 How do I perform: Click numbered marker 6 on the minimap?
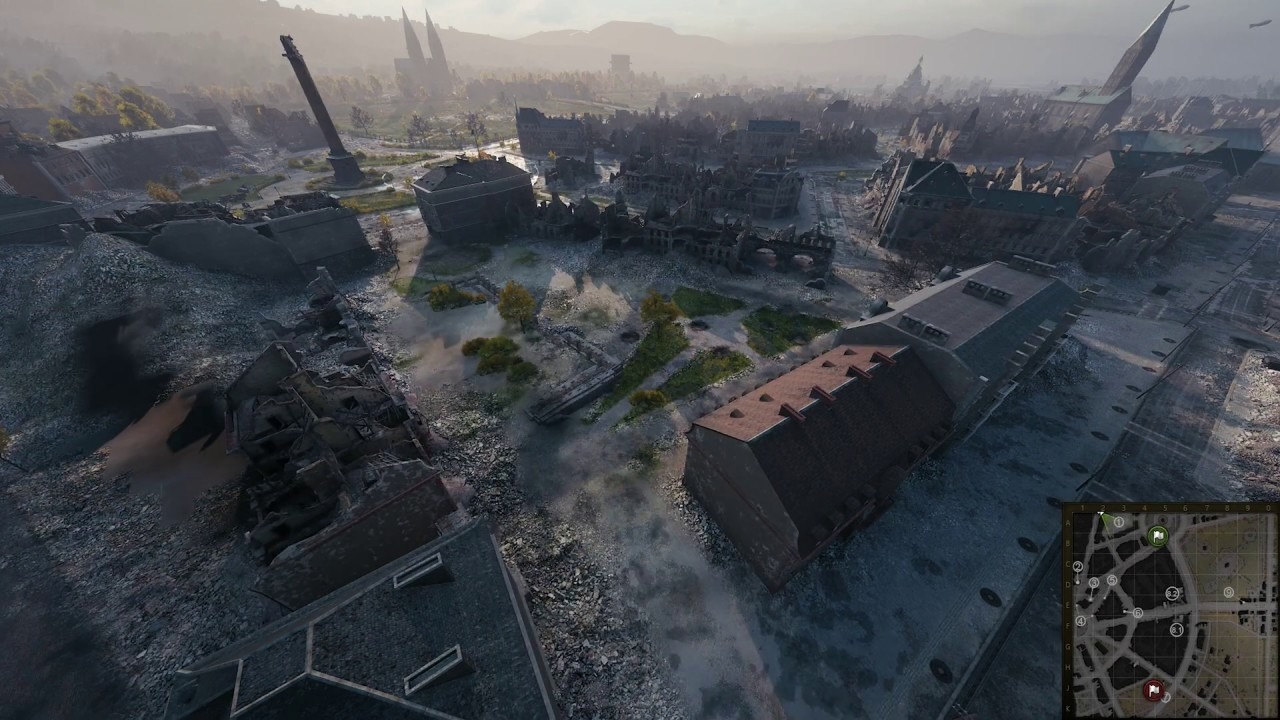coord(1138,613)
